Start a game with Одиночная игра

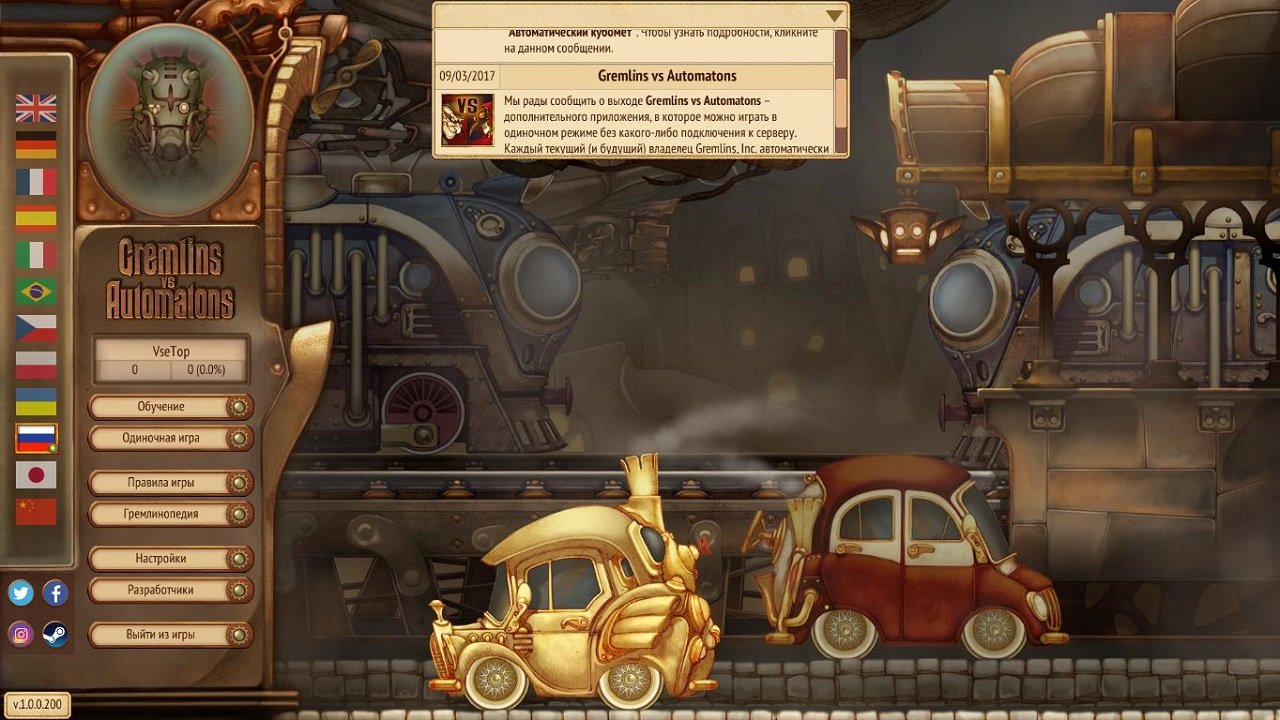(x=163, y=438)
